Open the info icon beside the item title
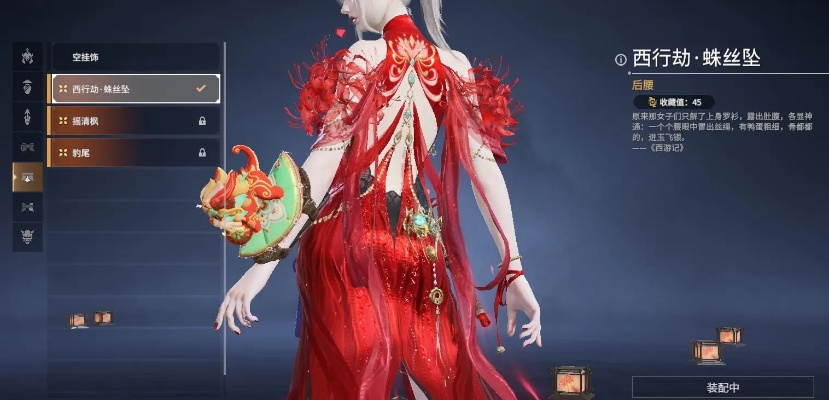829x400 pixels. (620, 59)
